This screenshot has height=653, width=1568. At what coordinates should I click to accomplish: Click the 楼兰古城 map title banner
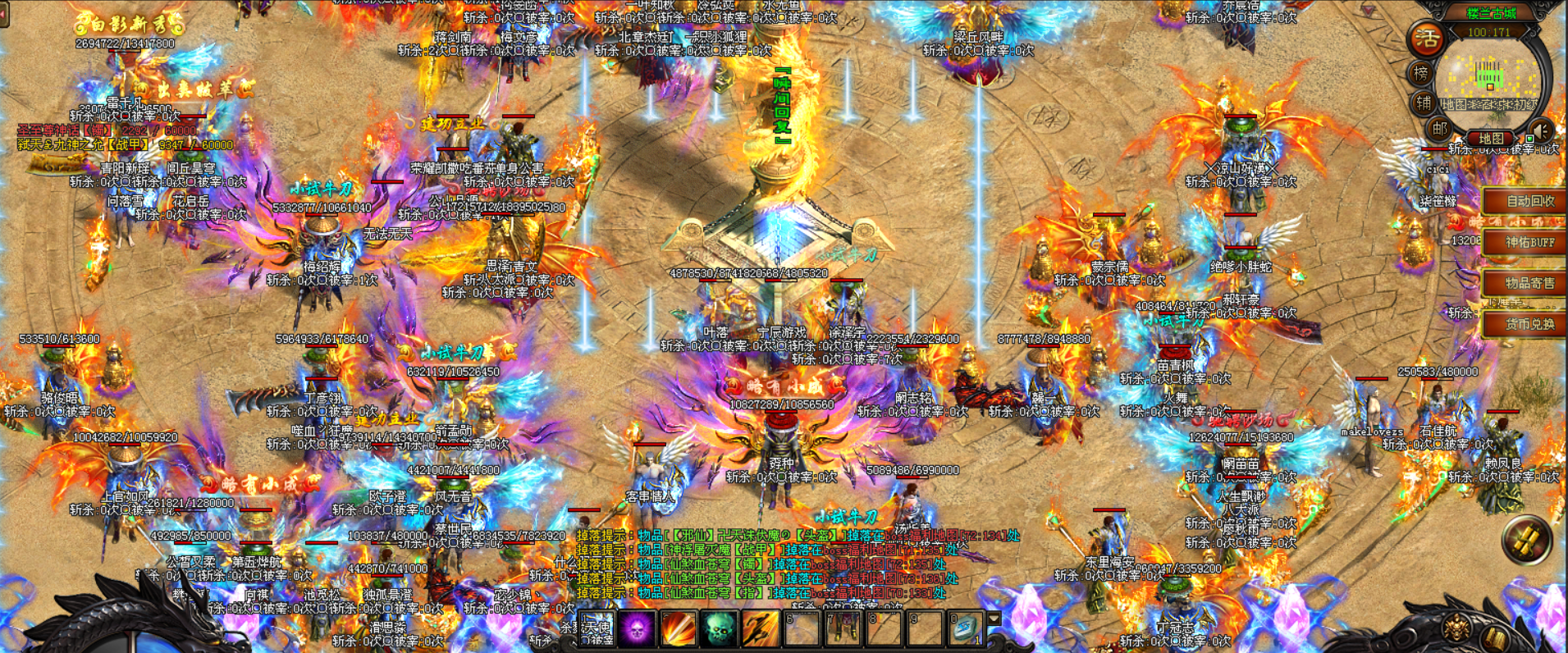(x=1491, y=13)
